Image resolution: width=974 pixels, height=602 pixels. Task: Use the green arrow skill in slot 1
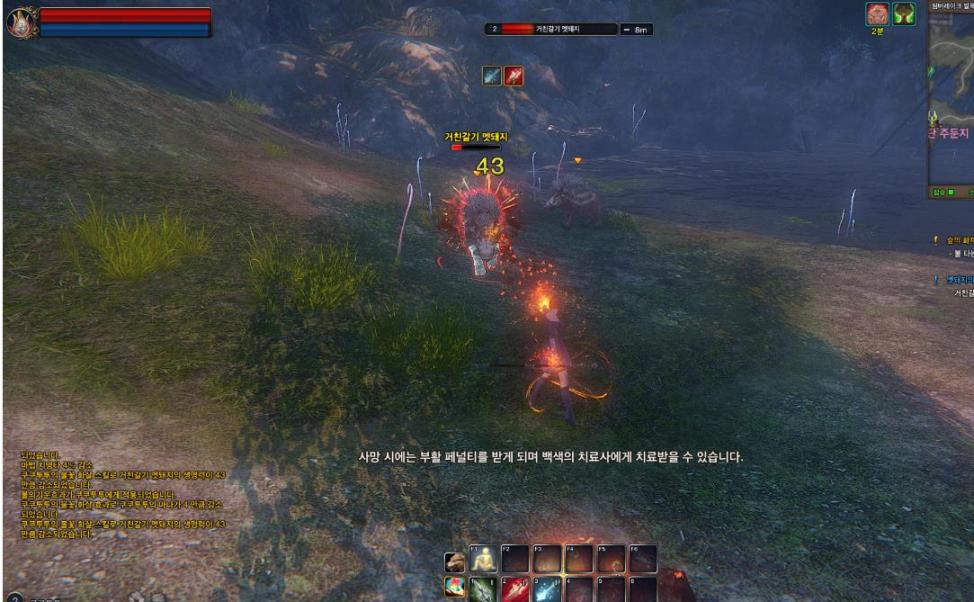pos(484,589)
